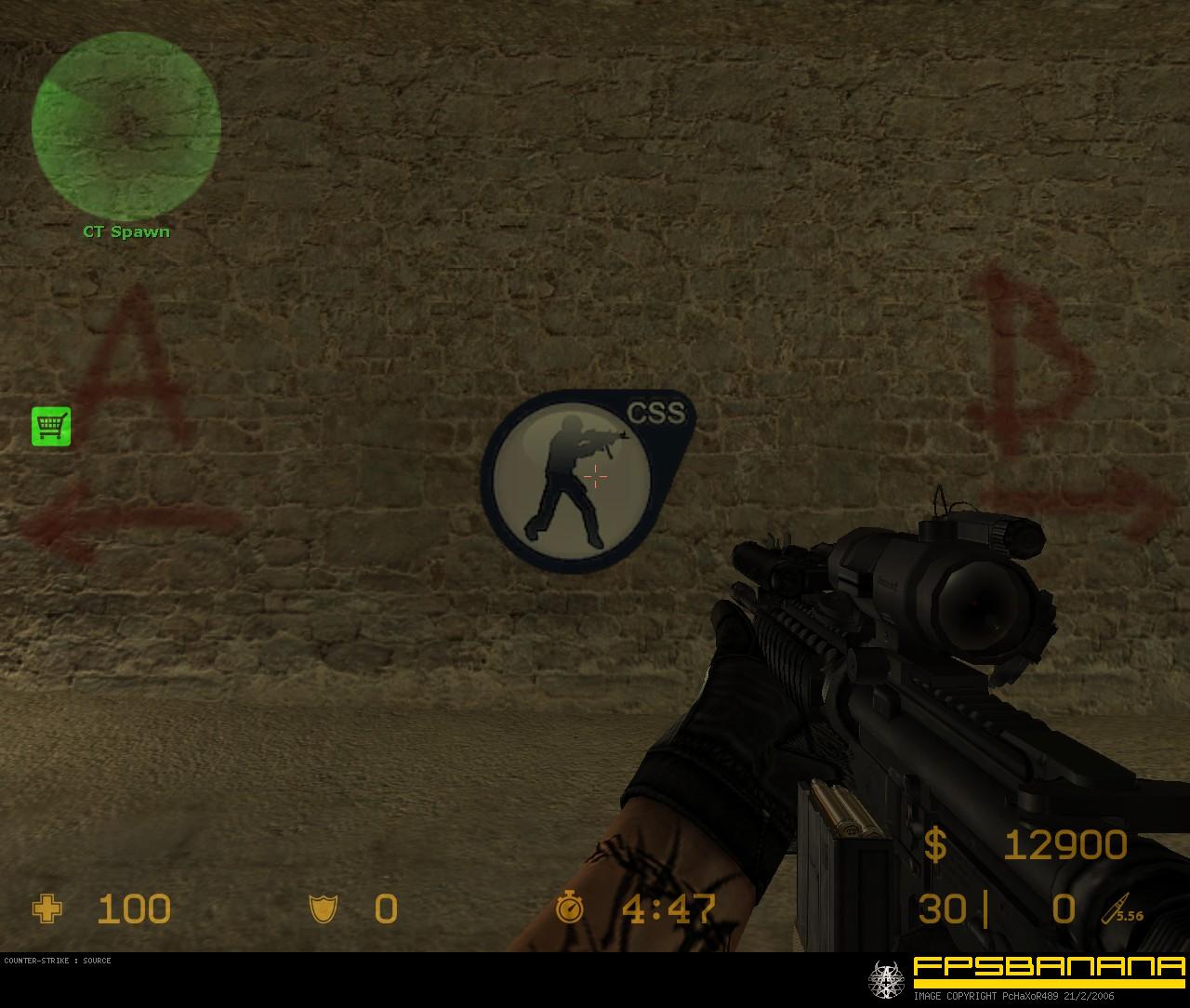Click the COUNTER-STRIKE : SOURCE text

tap(56, 962)
